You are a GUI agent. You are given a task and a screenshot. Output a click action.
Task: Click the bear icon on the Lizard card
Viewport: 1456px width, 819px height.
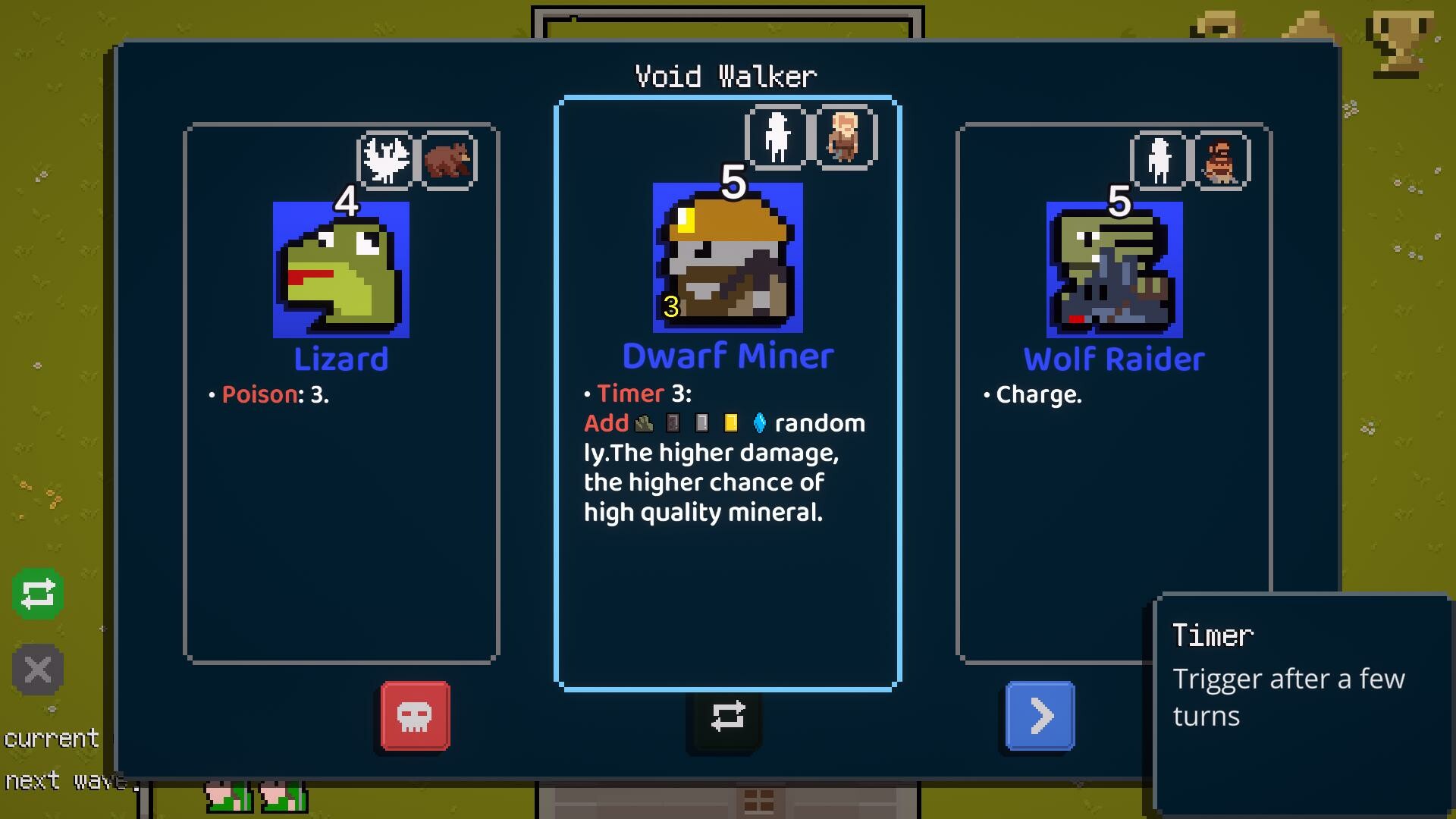tap(445, 158)
